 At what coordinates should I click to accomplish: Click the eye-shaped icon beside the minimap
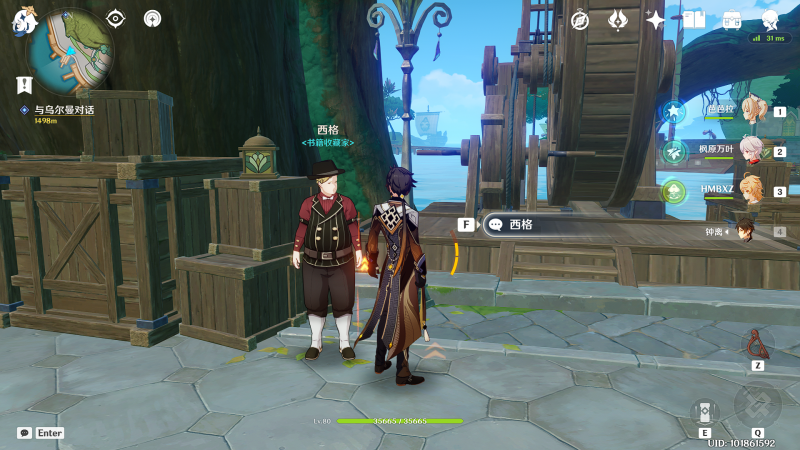coord(116,18)
